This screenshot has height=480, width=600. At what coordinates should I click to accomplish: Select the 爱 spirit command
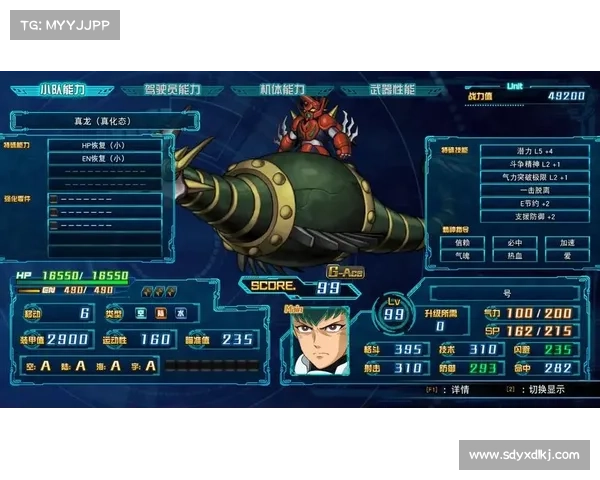click(x=566, y=255)
